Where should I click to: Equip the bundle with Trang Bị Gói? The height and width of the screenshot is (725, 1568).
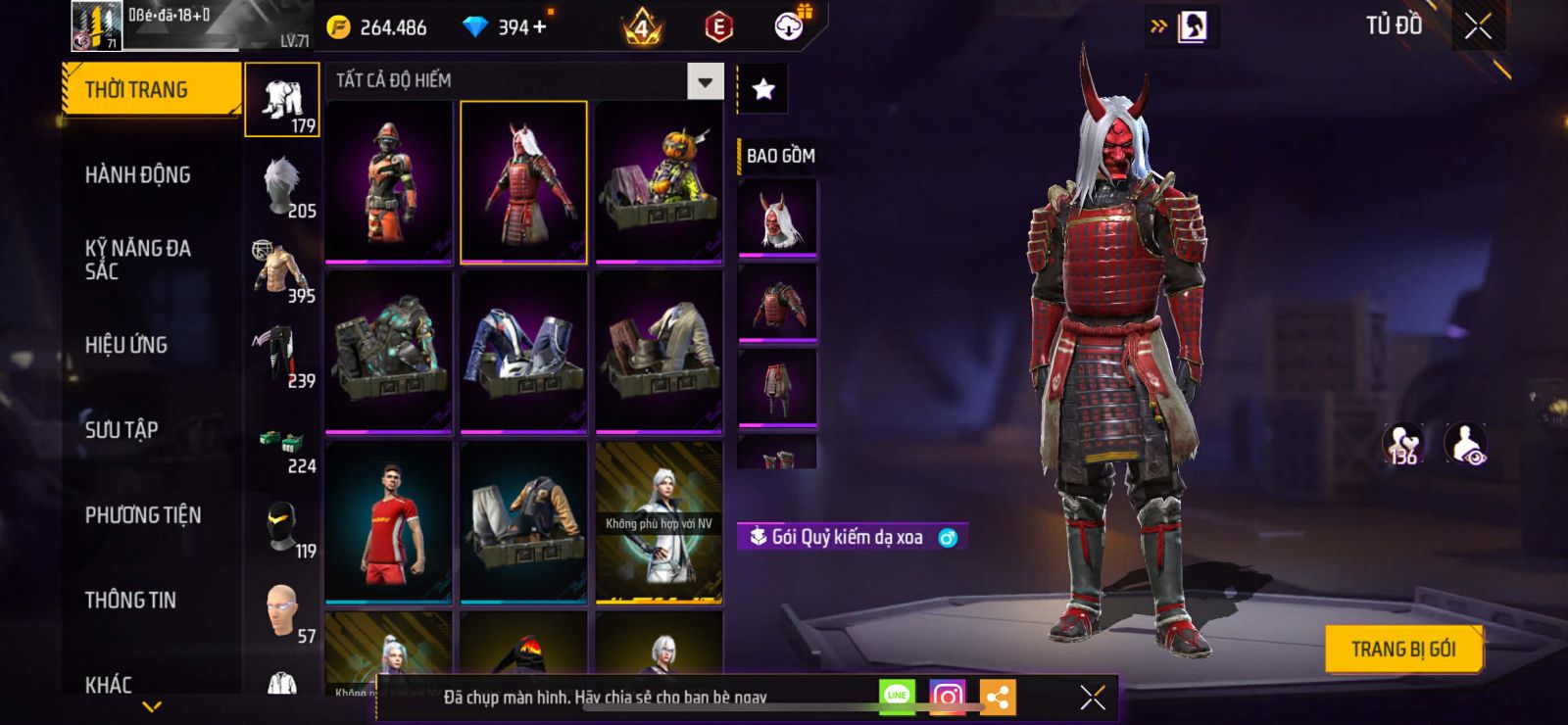1402,649
